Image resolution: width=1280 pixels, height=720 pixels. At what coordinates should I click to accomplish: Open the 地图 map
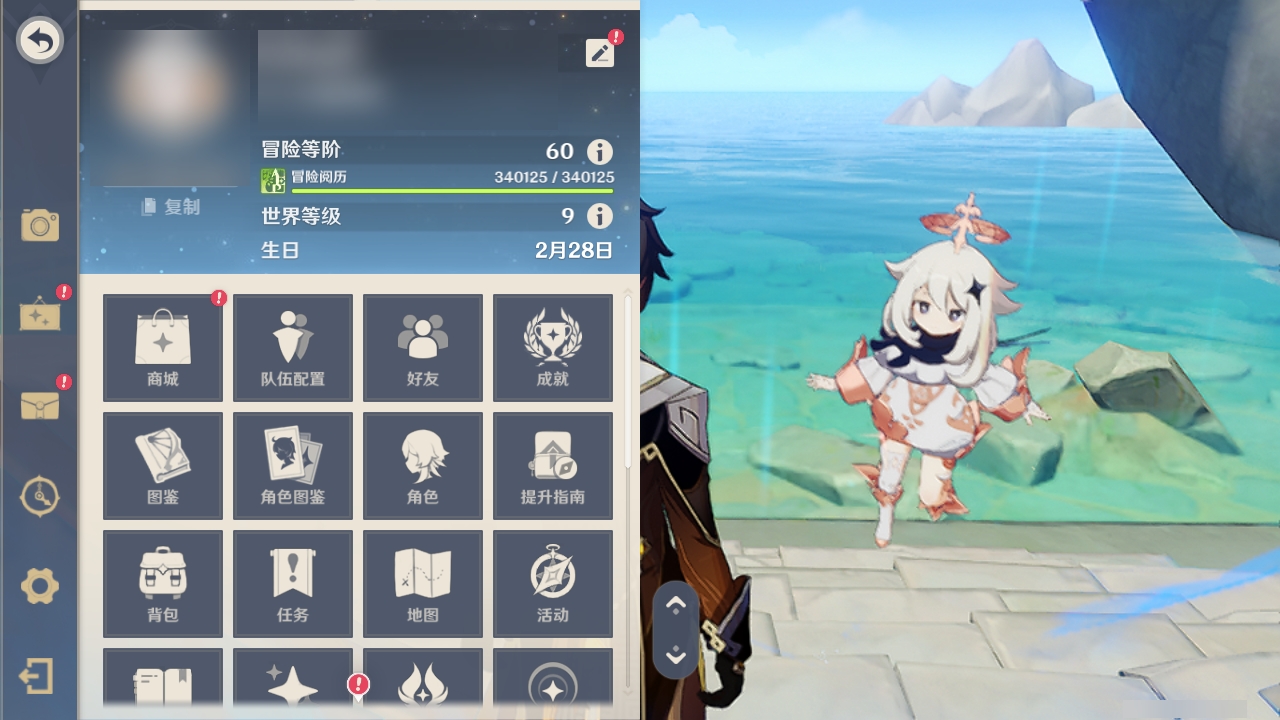(x=422, y=583)
